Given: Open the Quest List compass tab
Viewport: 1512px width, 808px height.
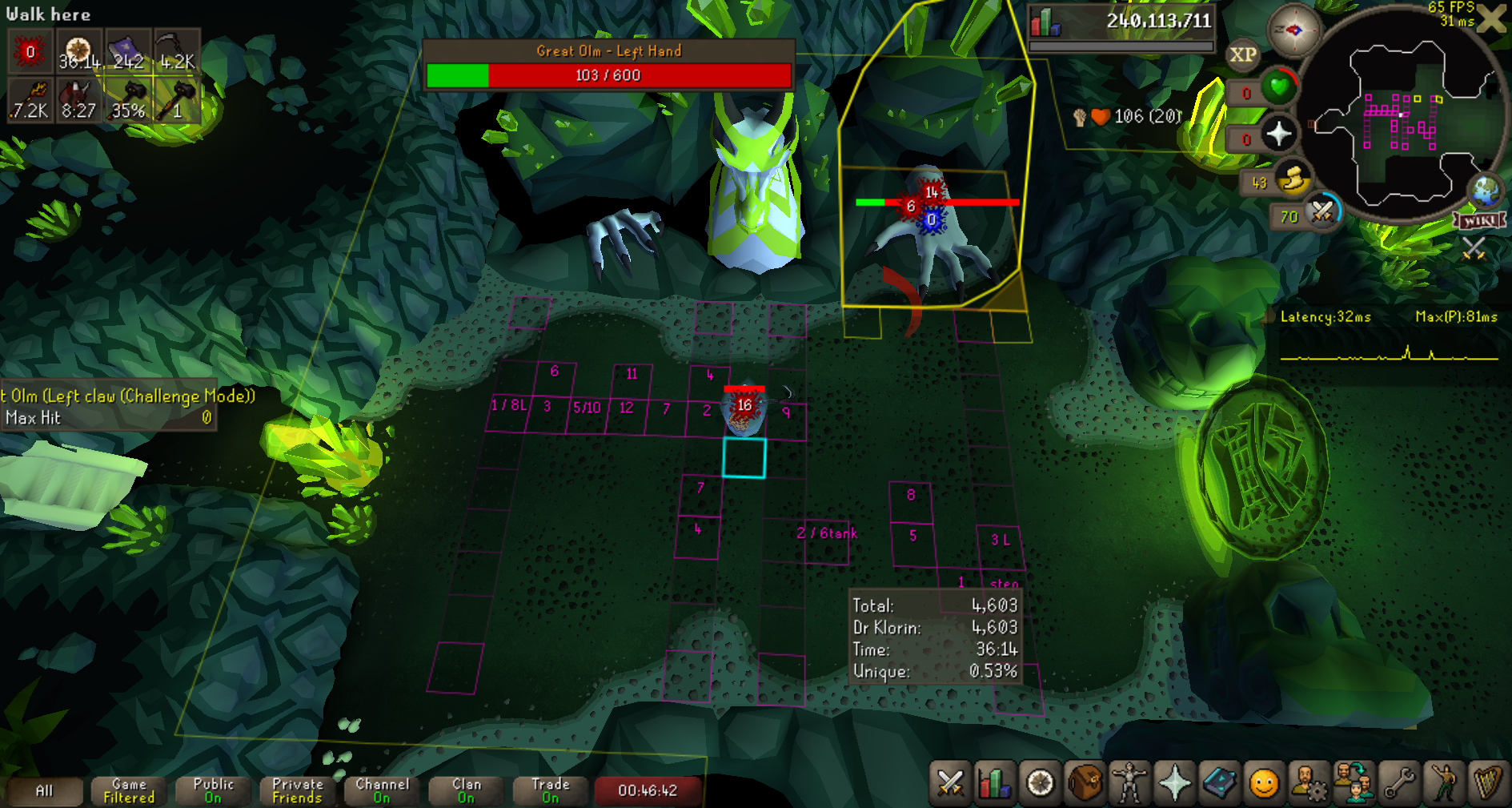Looking at the screenshot, I should (1040, 782).
